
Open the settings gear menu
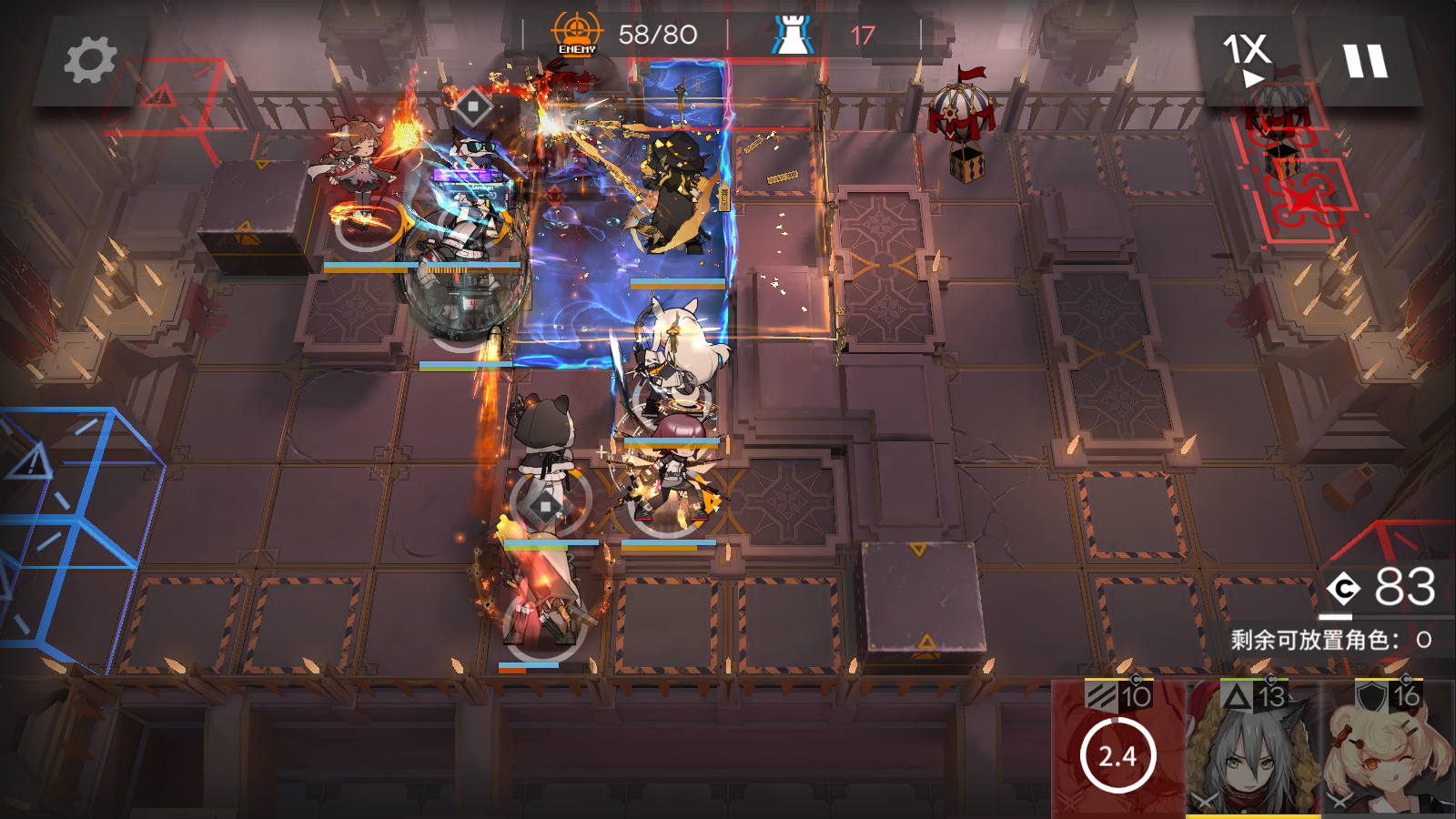point(90,61)
